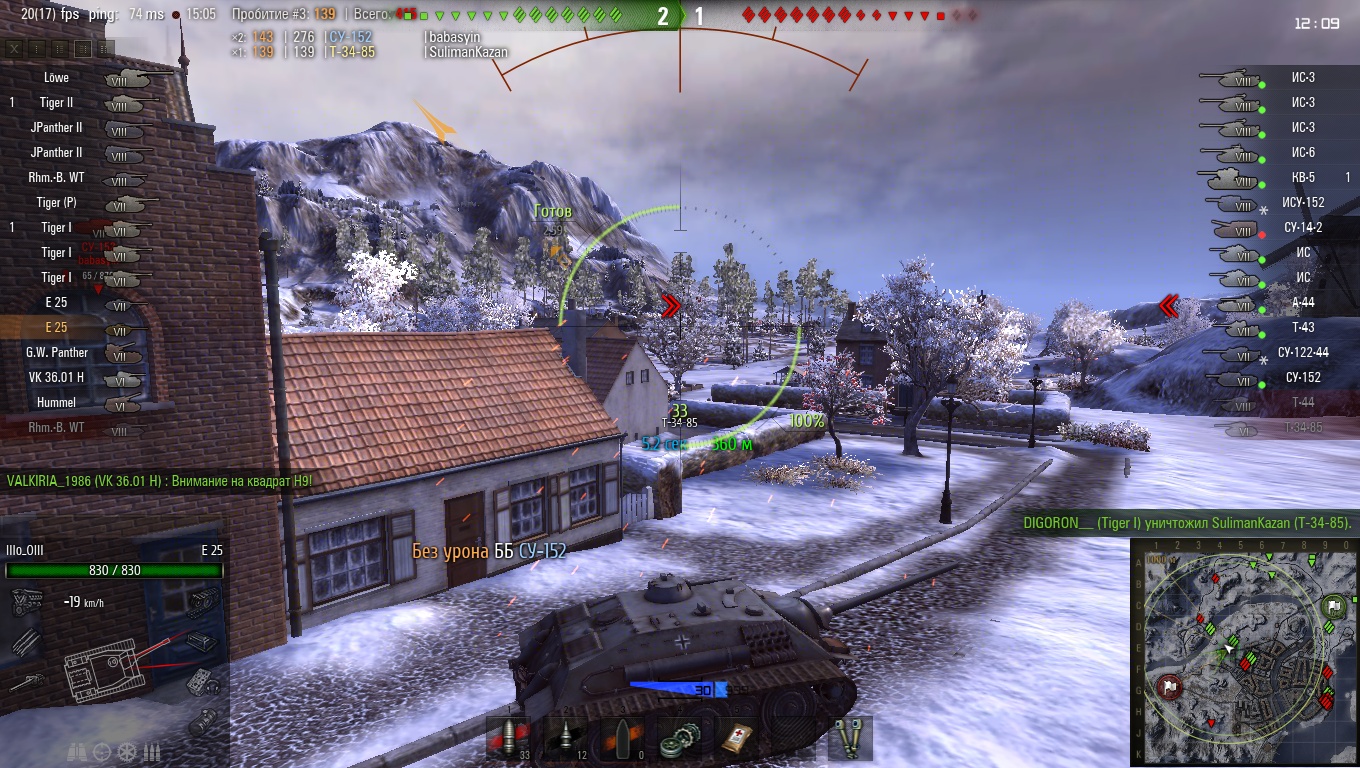Choose ИСУ-152 in the enemy list
This screenshot has height=768, width=1360.
click(1302, 202)
